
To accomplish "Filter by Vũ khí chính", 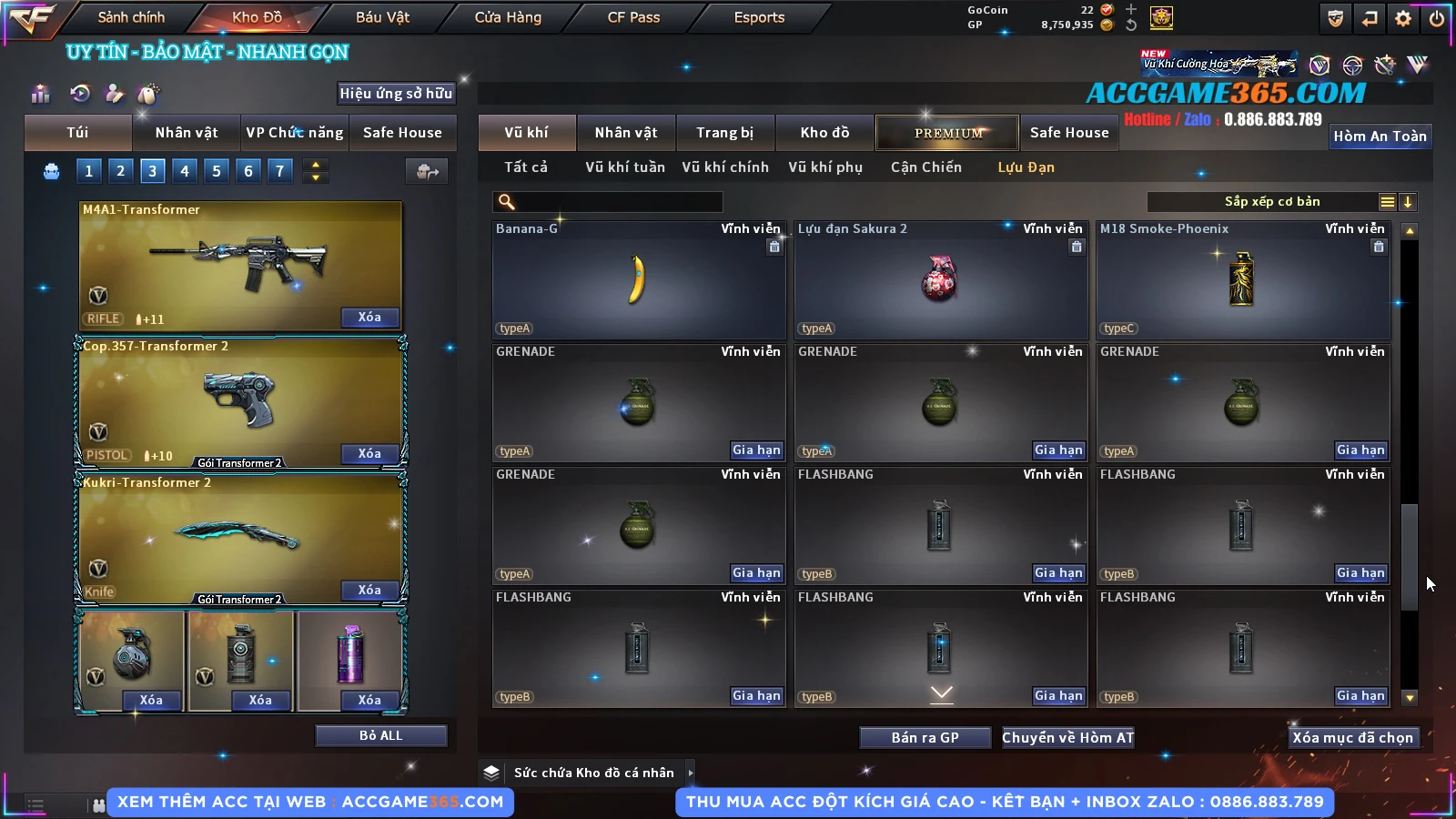I will [725, 167].
